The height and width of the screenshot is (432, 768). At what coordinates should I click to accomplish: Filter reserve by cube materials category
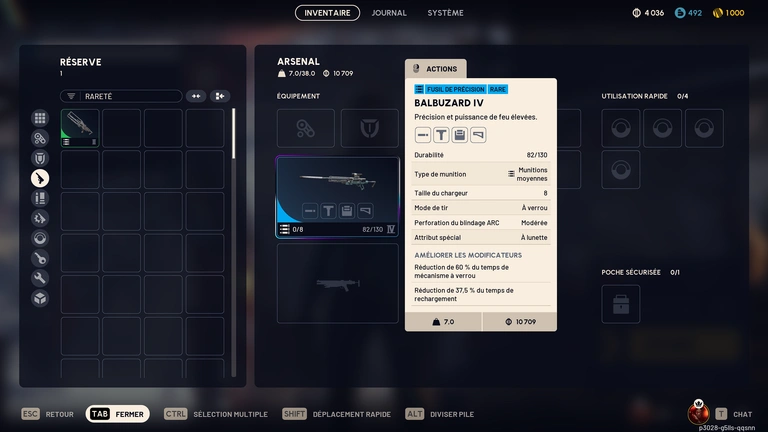(x=40, y=298)
